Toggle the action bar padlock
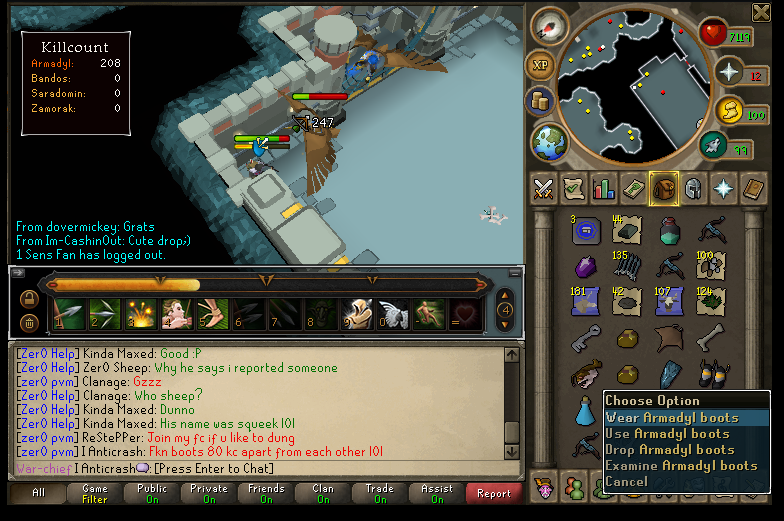The width and height of the screenshot is (784, 521). [x=29, y=298]
